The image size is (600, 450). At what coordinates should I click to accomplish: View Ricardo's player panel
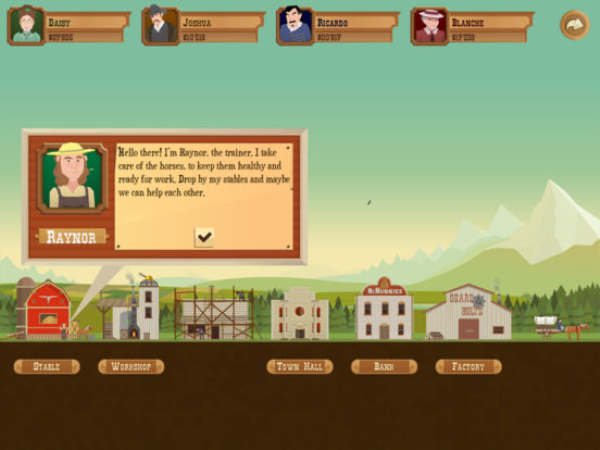coord(338,26)
